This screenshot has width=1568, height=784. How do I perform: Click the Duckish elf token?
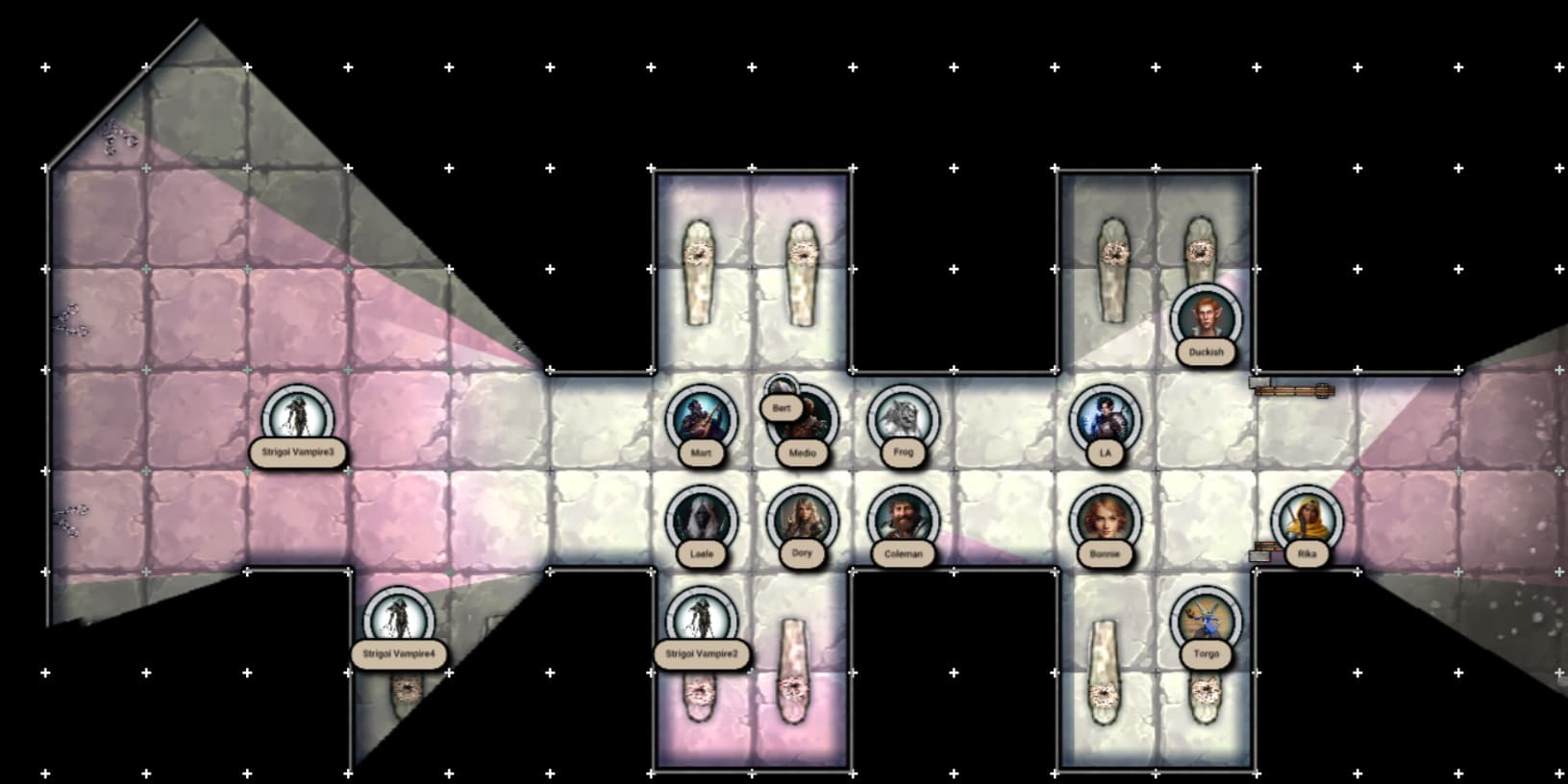[x=1206, y=319]
